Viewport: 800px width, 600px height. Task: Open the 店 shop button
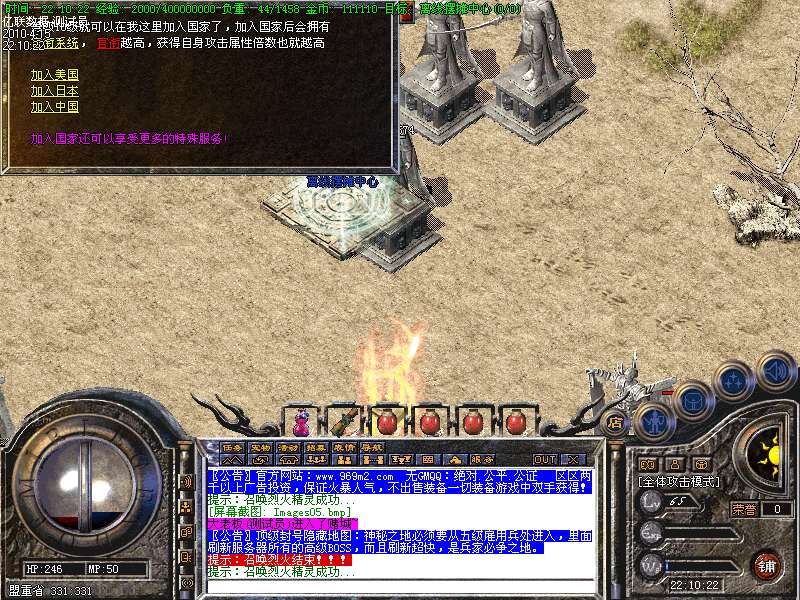[615, 422]
